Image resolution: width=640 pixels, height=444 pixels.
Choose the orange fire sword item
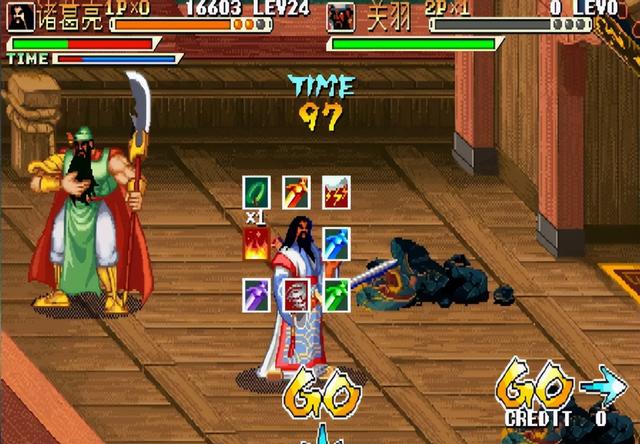tap(296, 191)
